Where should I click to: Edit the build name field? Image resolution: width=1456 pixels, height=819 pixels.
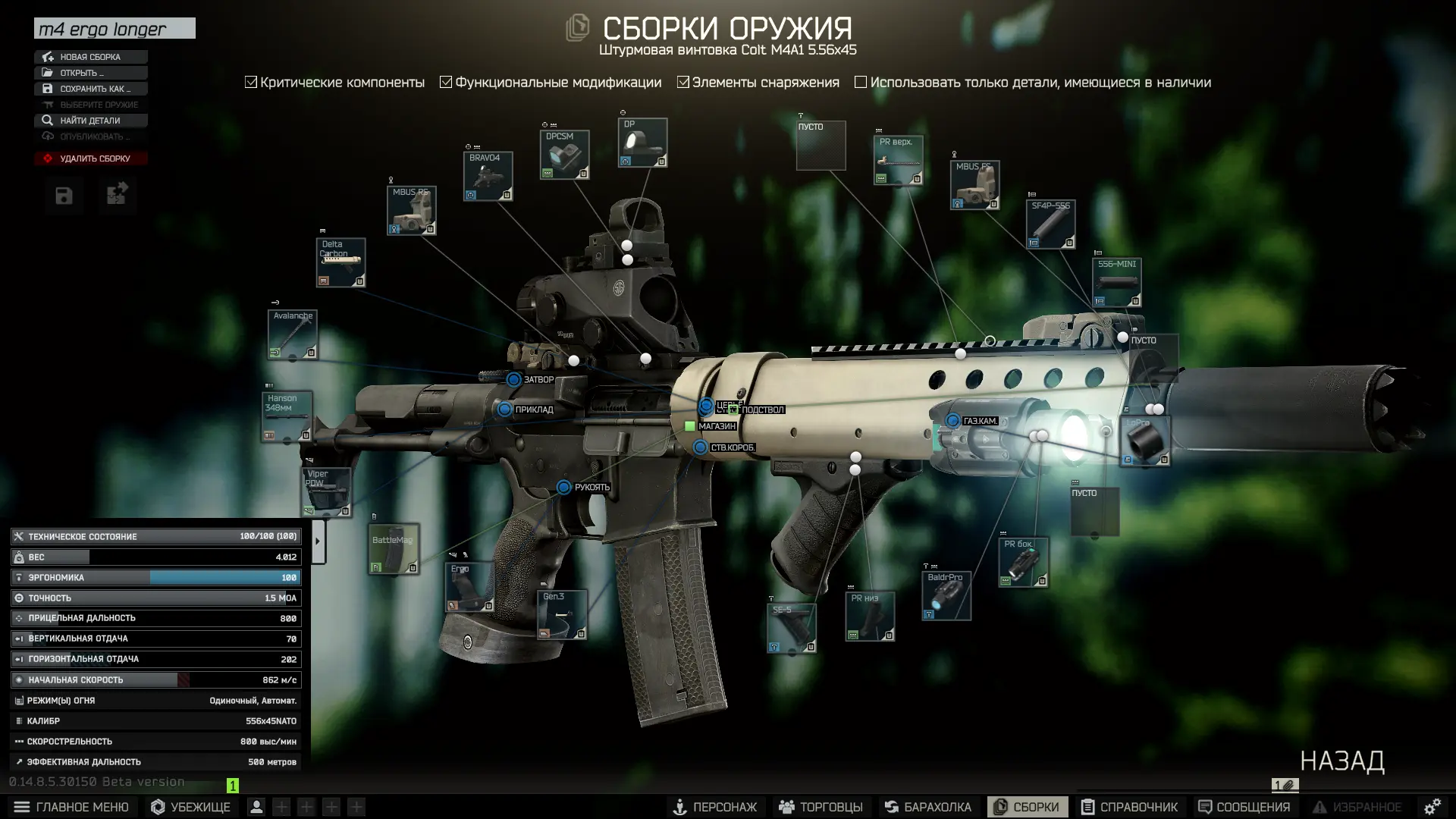click(115, 29)
